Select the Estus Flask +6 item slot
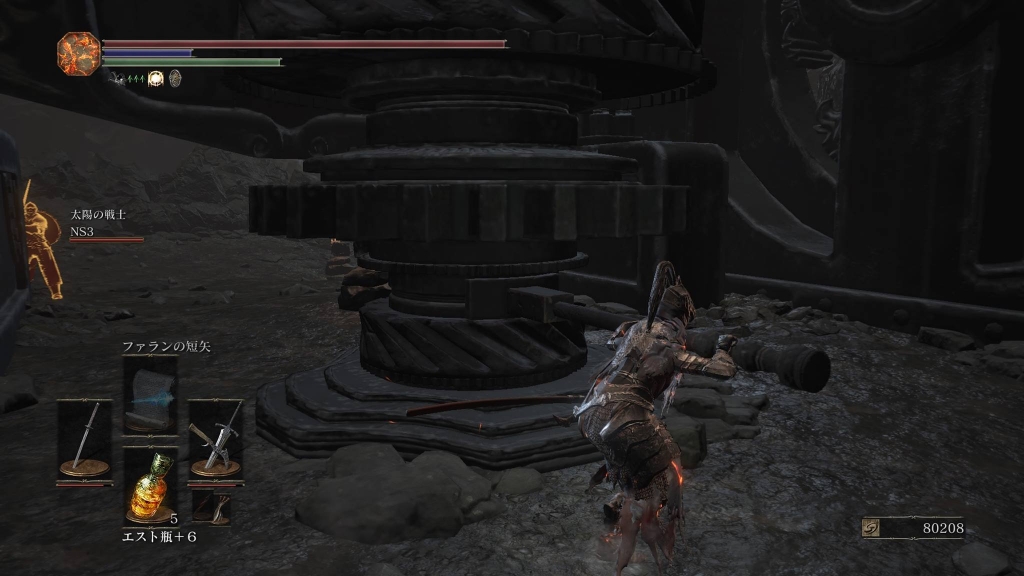The image size is (1024, 576). coord(150,485)
